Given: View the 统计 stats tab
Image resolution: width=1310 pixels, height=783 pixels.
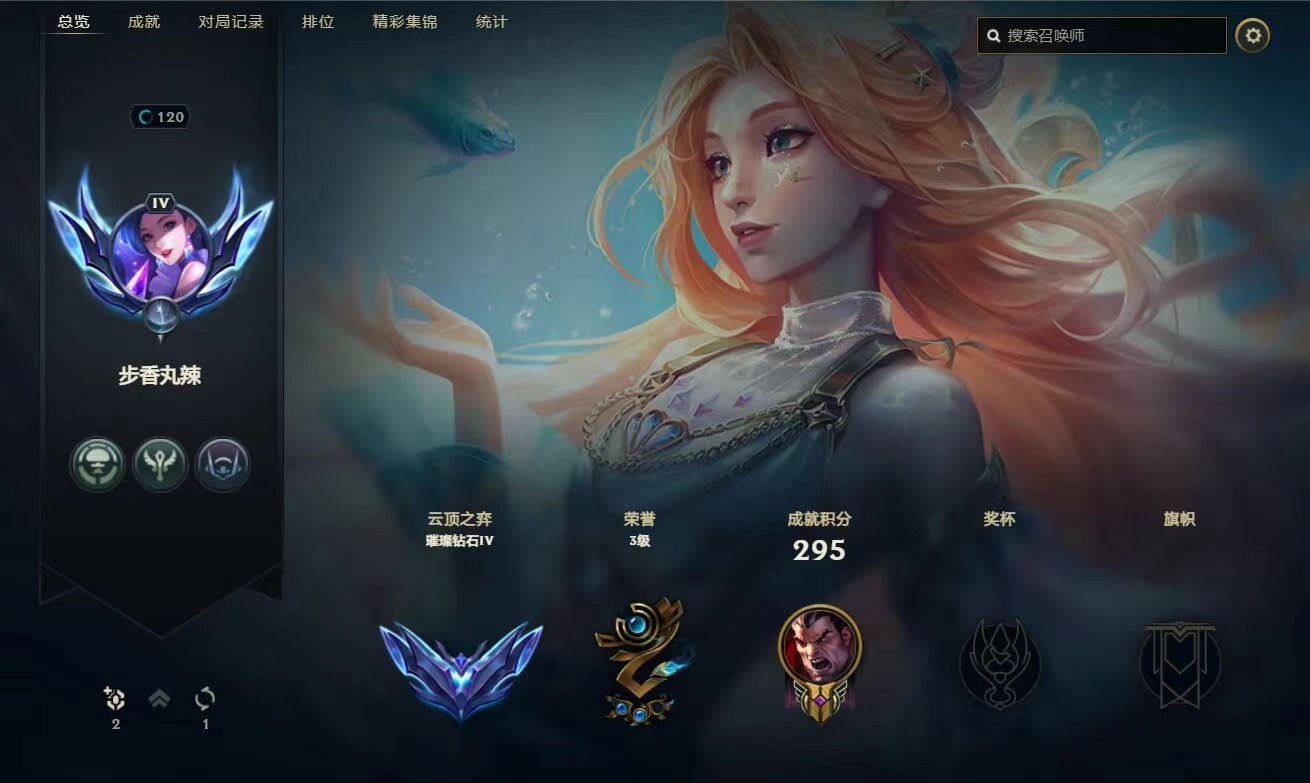Looking at the screenshot, I should click(x=491, y=21).
